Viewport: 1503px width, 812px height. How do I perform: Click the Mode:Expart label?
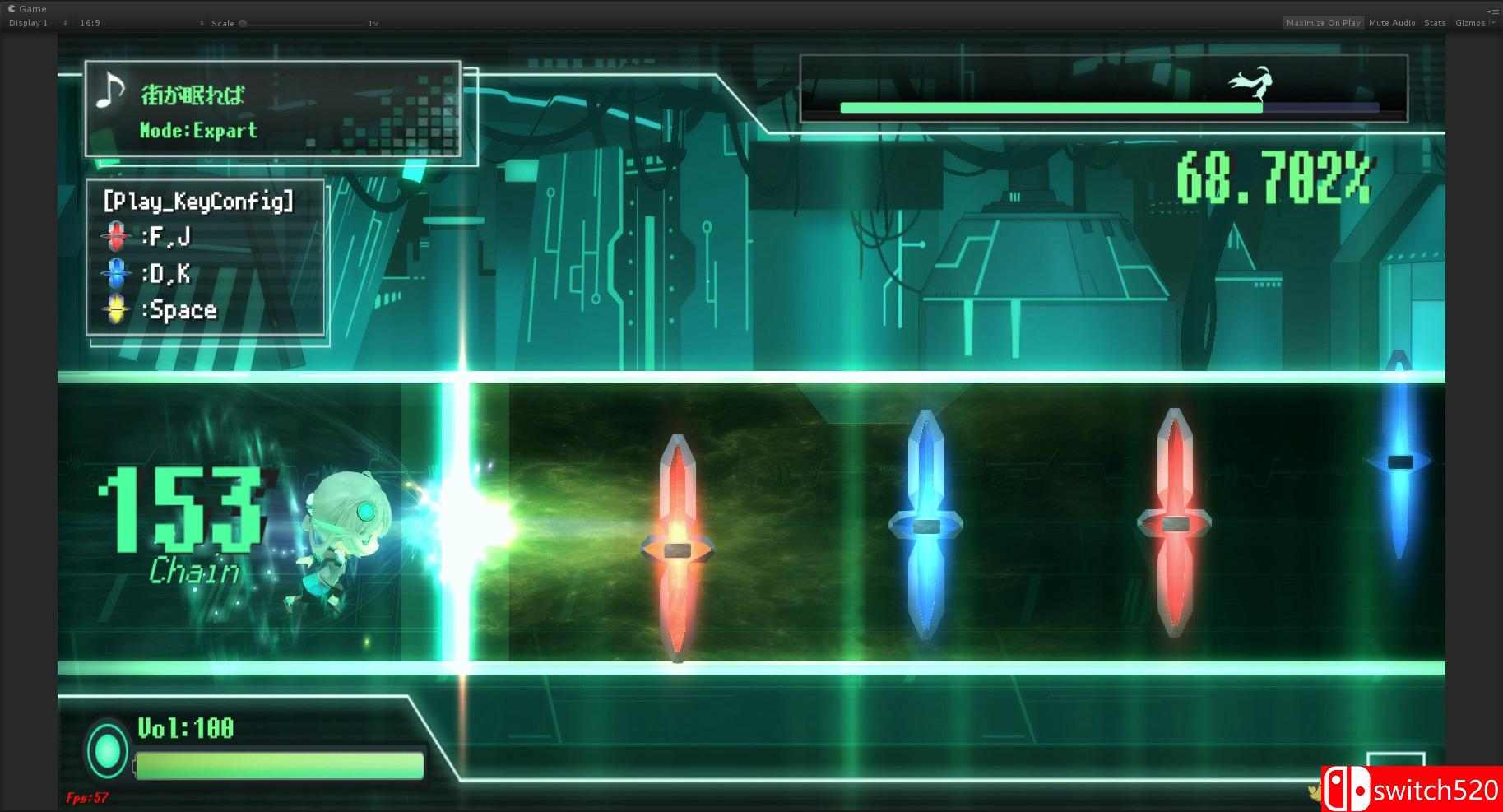point(197,130)
